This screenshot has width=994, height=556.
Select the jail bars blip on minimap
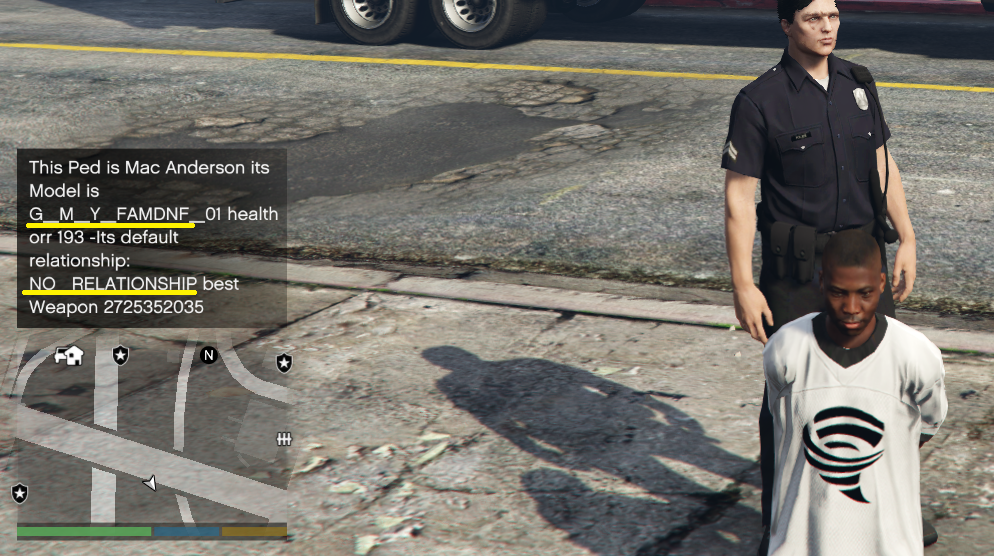[283, 439]
